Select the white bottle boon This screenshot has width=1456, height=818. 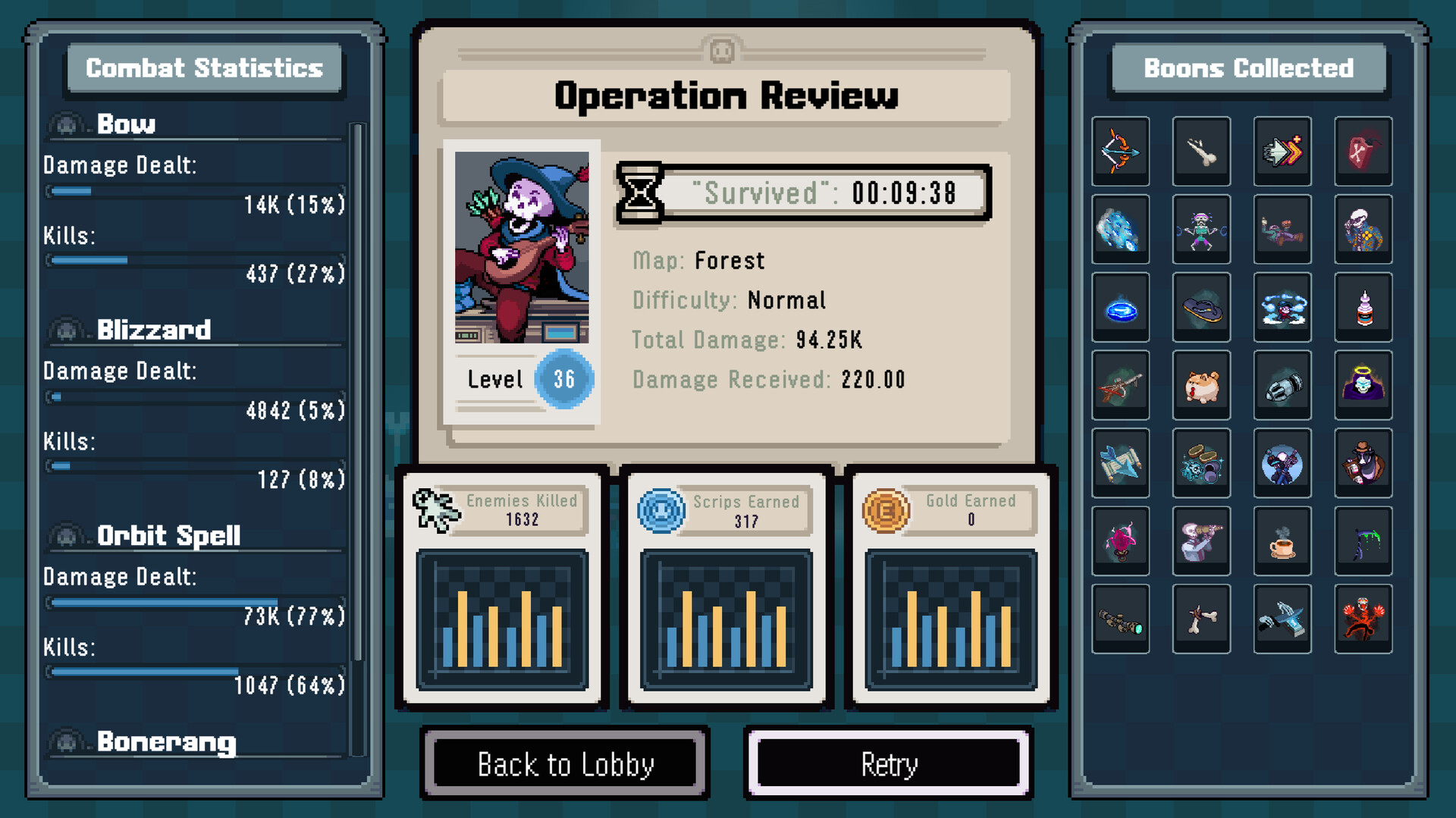pos(1363,307)
